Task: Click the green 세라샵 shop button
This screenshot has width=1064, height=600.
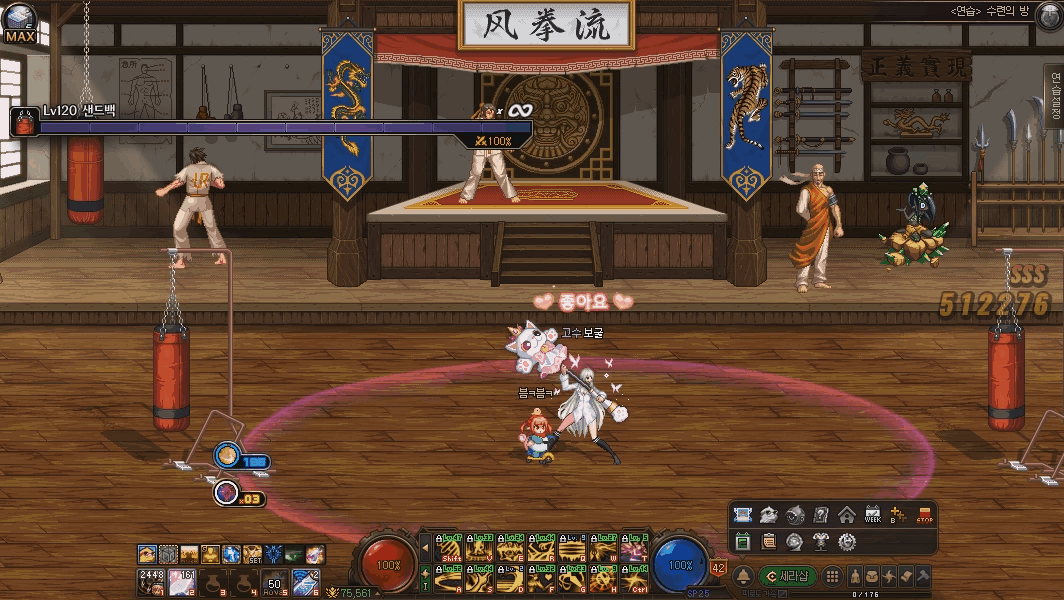Action: [788, 577]
